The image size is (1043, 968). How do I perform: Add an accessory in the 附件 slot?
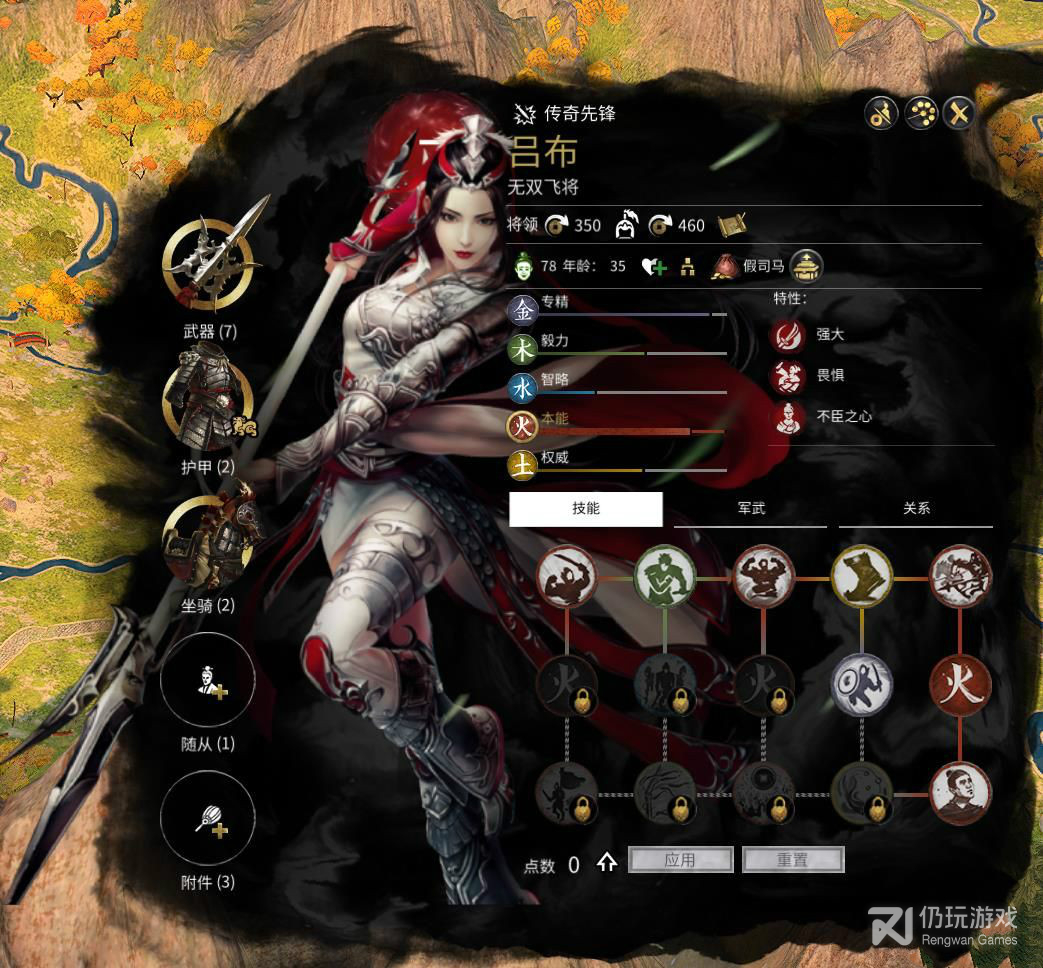[208, 820]
